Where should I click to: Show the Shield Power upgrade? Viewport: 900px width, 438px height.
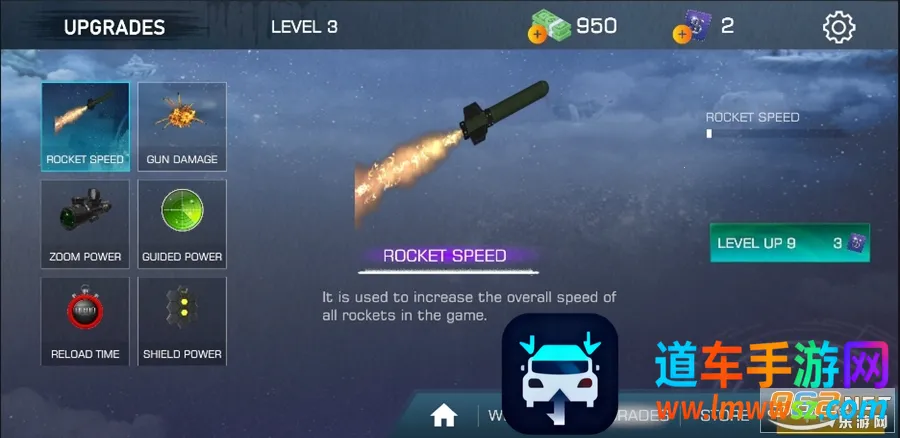[182, 320]
